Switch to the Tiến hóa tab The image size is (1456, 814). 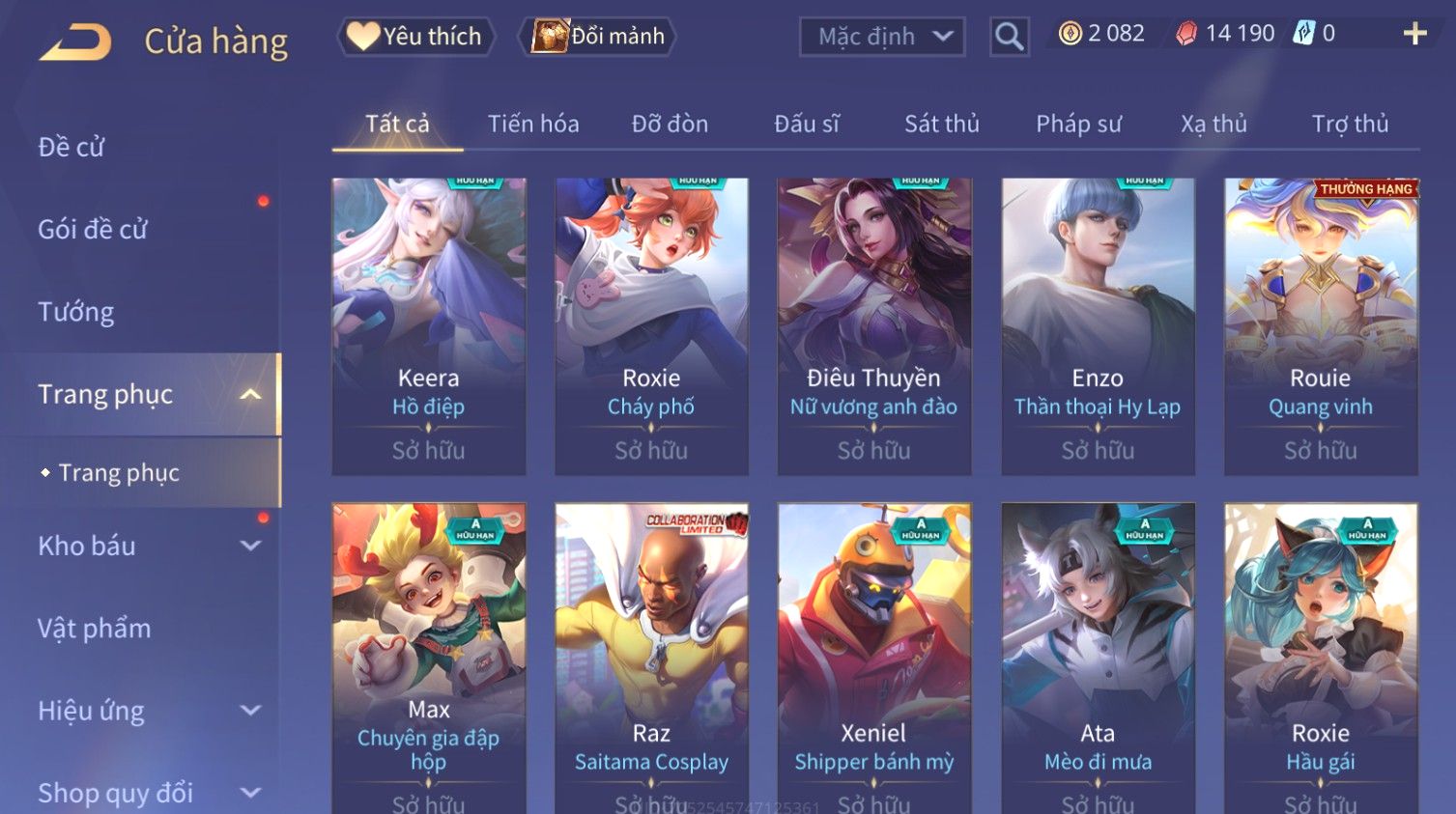[x=533, y=124]
